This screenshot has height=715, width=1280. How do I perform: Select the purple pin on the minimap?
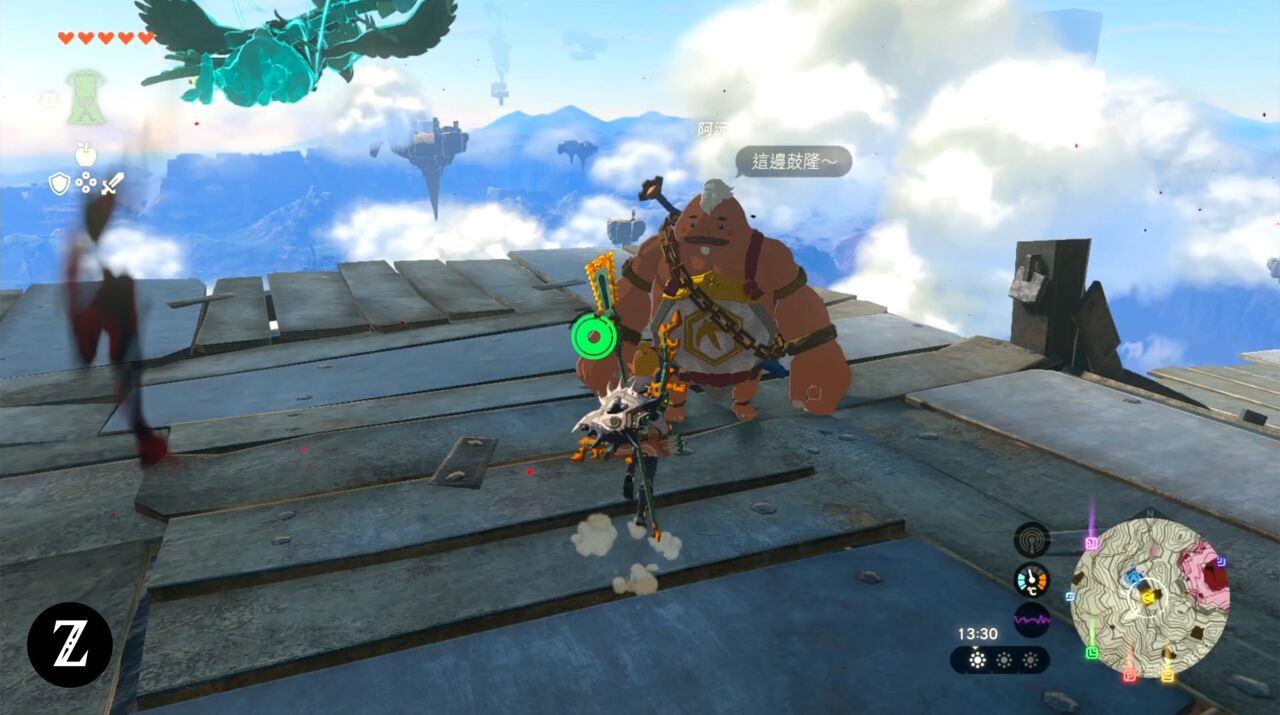coord(1091,543)
